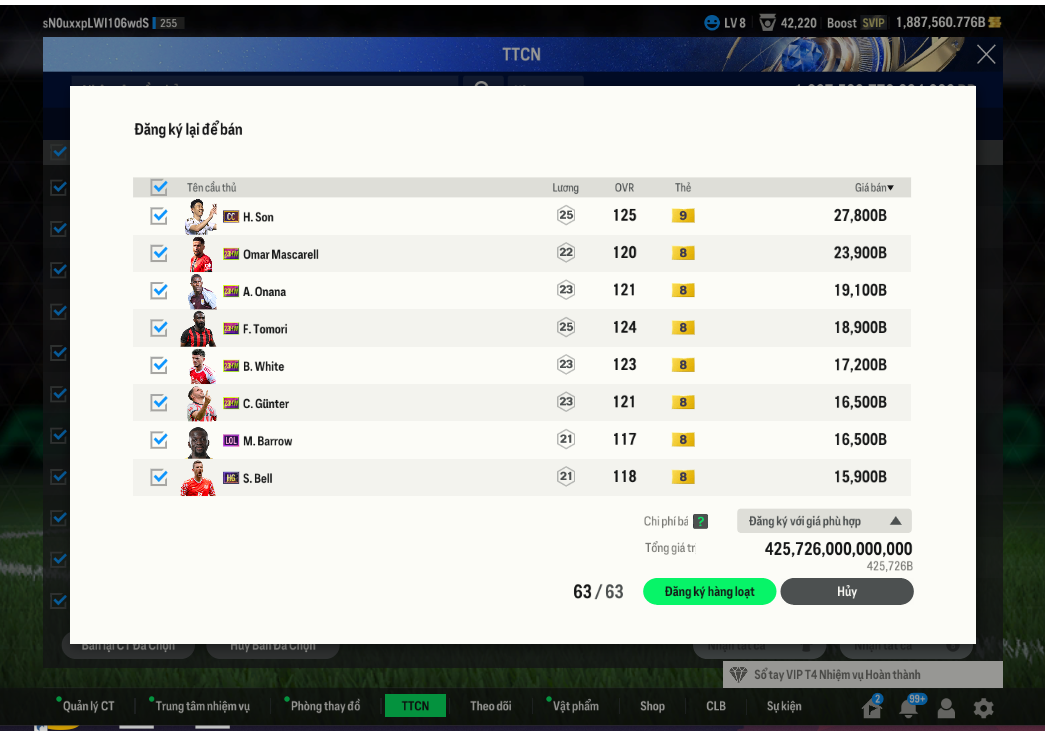Viewport: 1045px width, 731px height.
Task: Open the notification bell icon
Action: [909, 708]
